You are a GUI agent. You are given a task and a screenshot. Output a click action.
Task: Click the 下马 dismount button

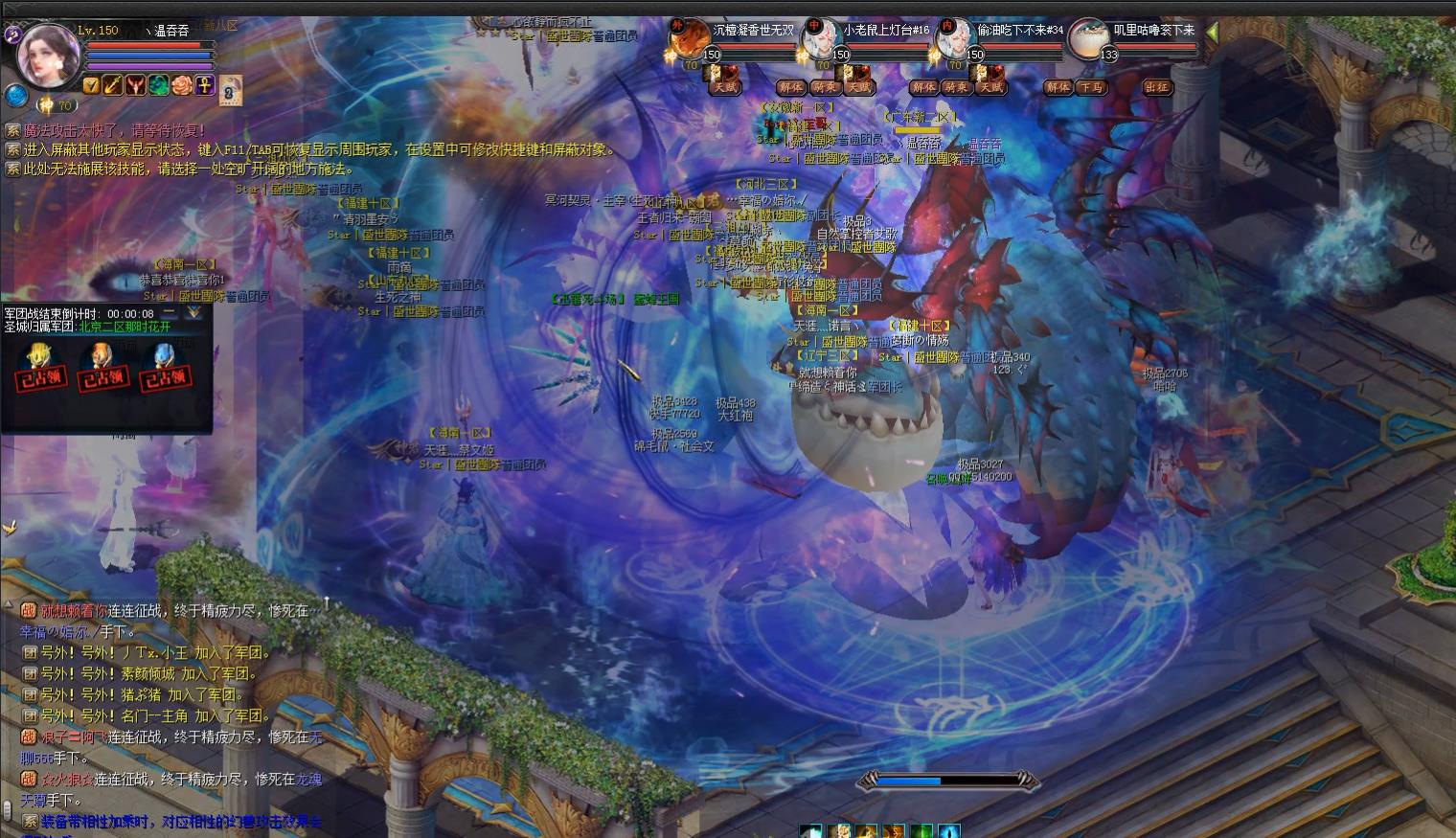point(1090,87)
